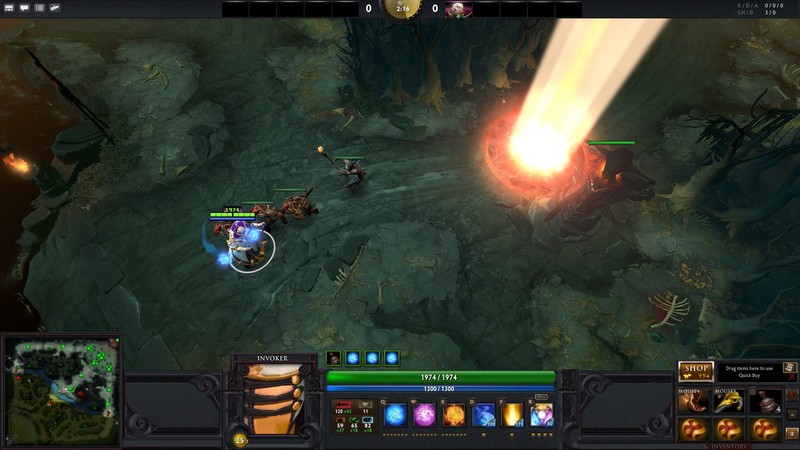Image resolution: width=800 pixels, height=450 pixels.
Task: Cast the blue frost invoked spell
Action: pyautogui.click(x=484, y=414)
